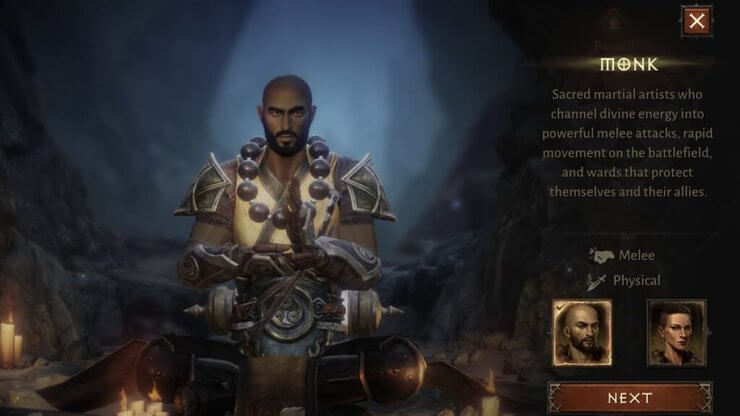Choose the female monk portrait

pos(676,333)
